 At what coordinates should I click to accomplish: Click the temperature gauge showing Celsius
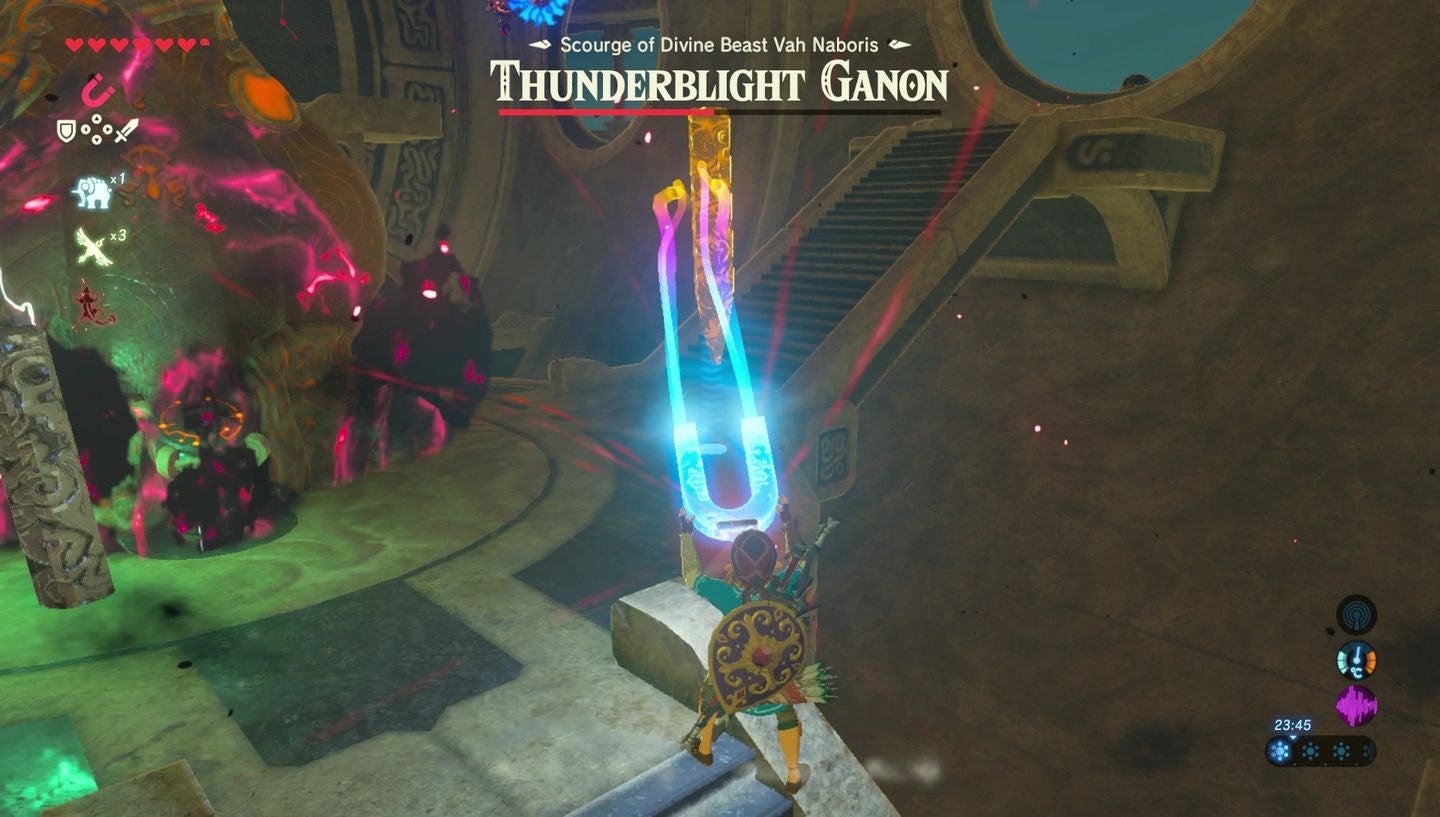pyautogui.click(x=1357, y=660)
